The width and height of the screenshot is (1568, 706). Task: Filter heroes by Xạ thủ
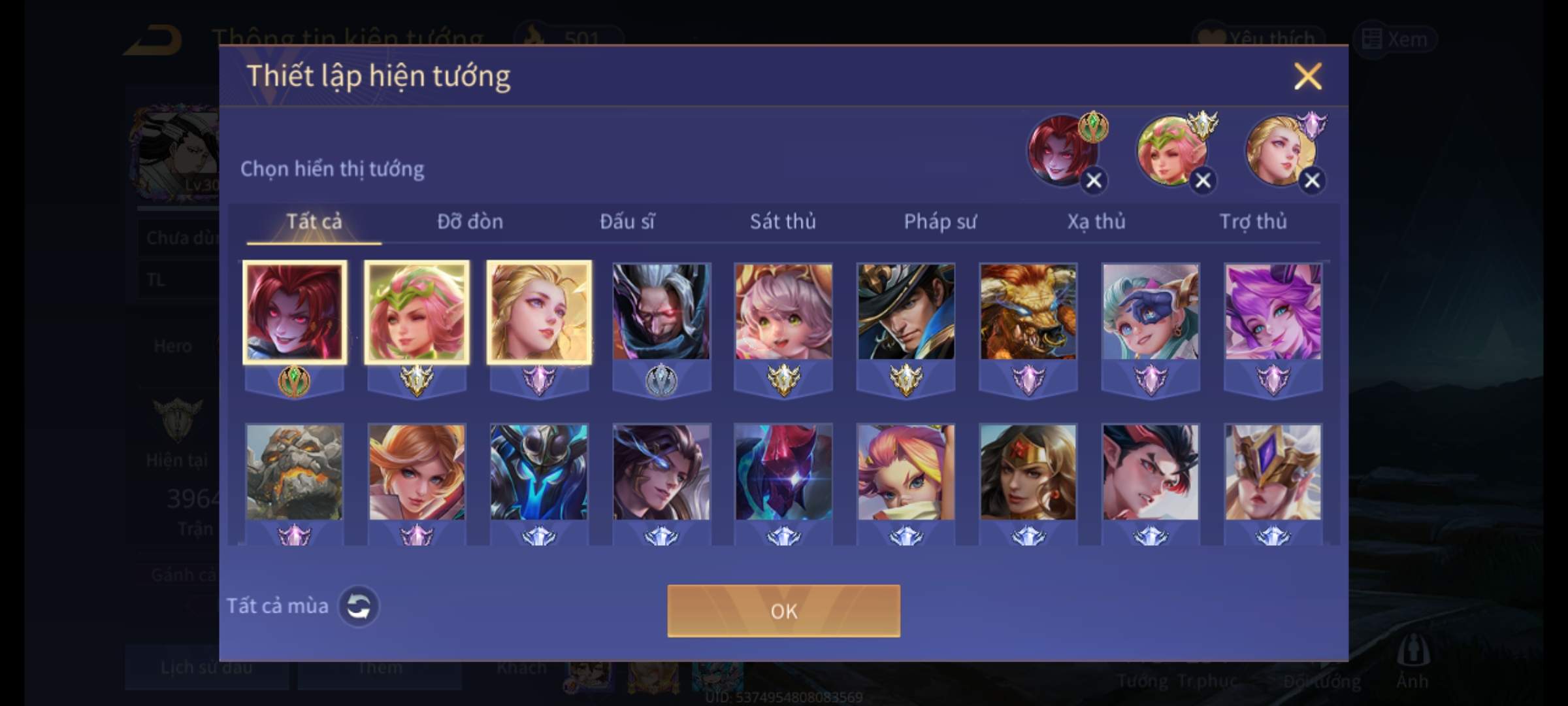(1096, 222)
